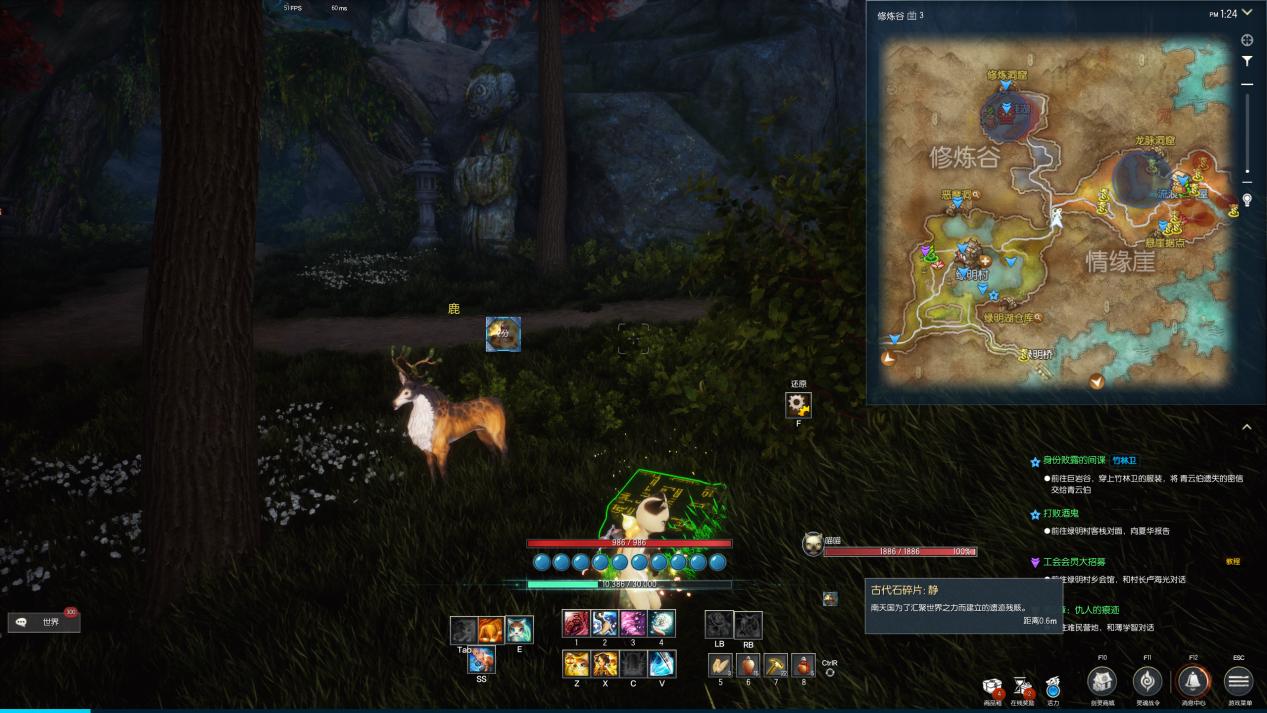Screen dimensions: 1267x713
Task: Open the 活力 vitality icon
Action: (x=1053, y=687)
